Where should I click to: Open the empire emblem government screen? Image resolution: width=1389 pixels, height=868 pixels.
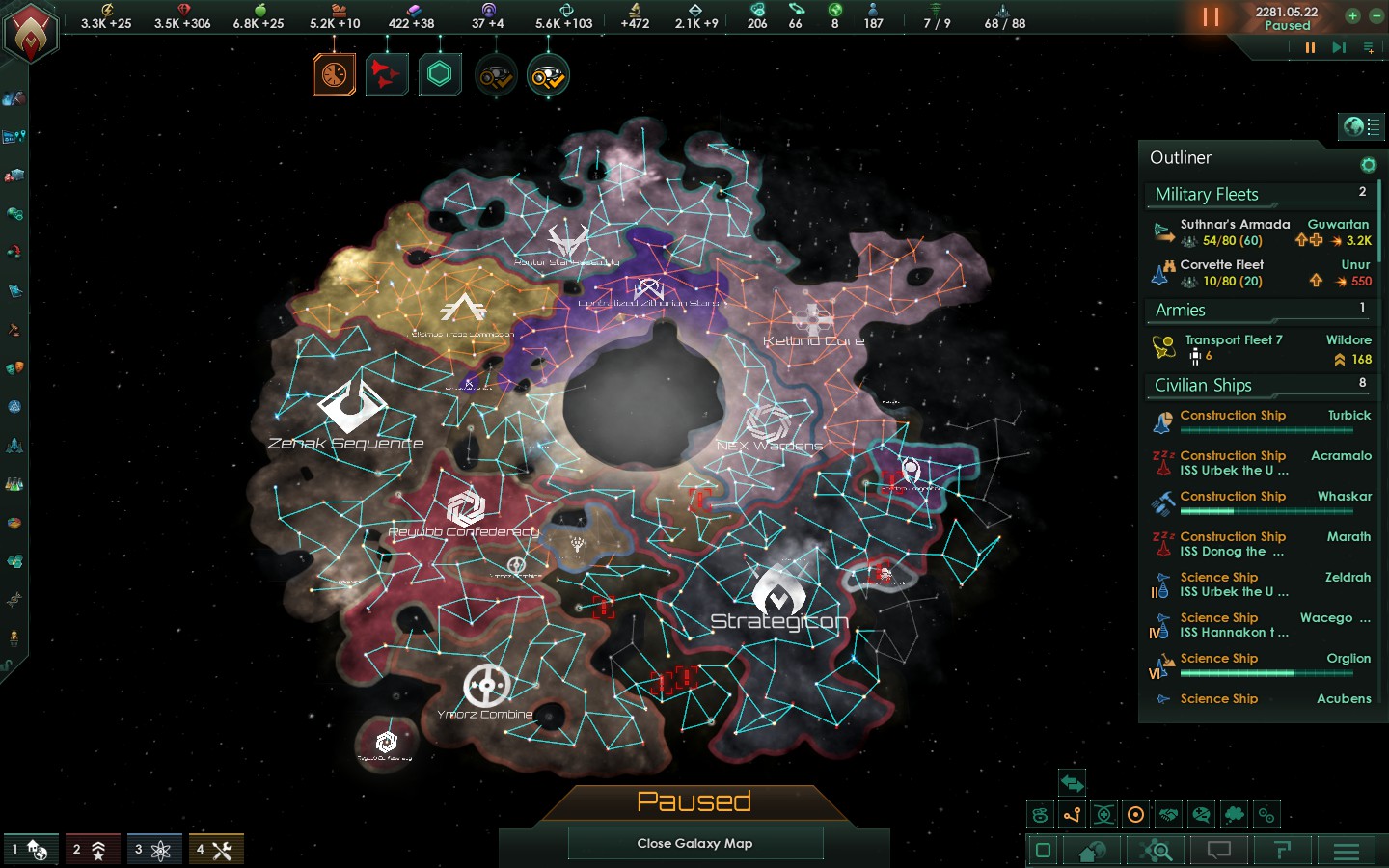pyautogui.click(x=31, y=34)
